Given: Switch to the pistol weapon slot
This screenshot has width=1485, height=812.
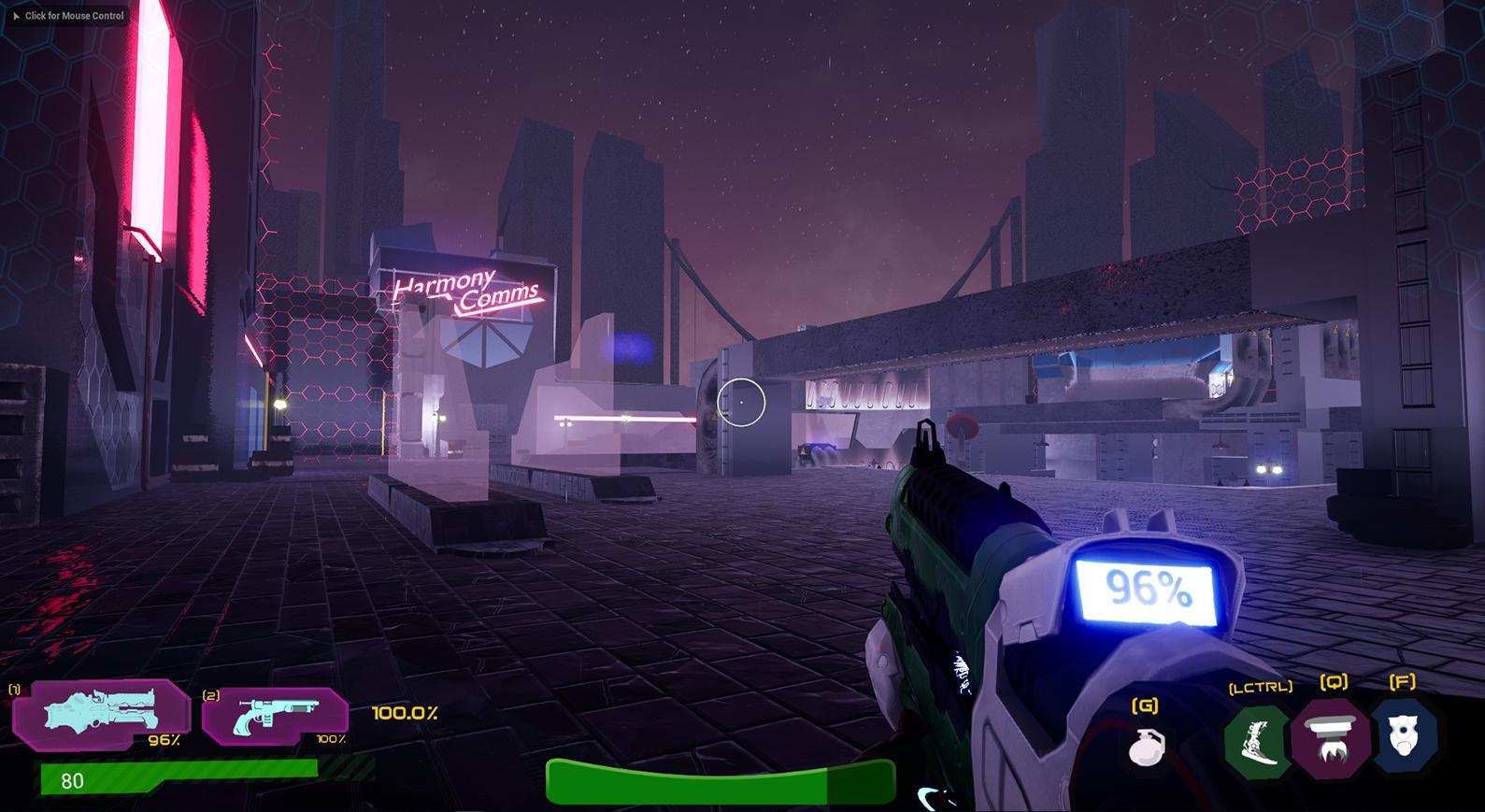Looking at the screenshot, I should [275, 716].
